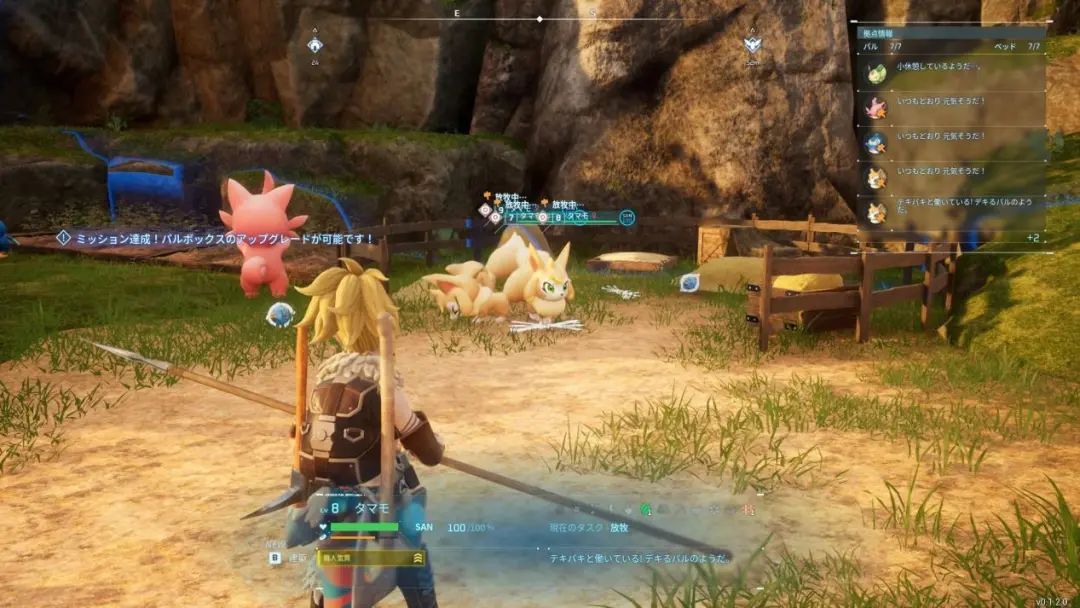This screenshot has width=1080, height=608.
Task: Click the 職人気質 passive skill tag
Action: [x=370, y=558]
